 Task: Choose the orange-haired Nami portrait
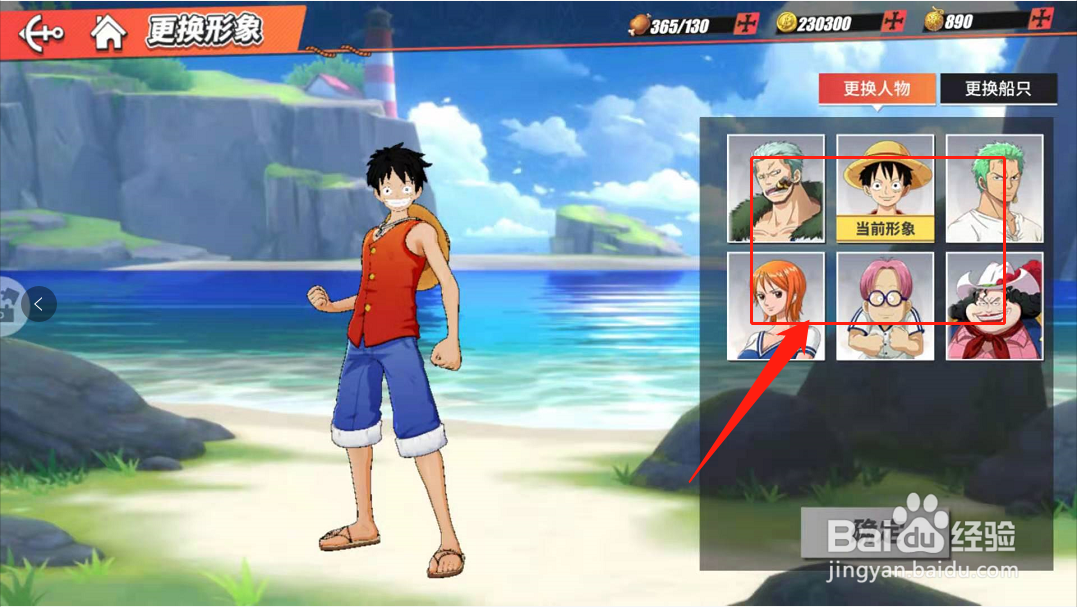(x=776, y=306)
